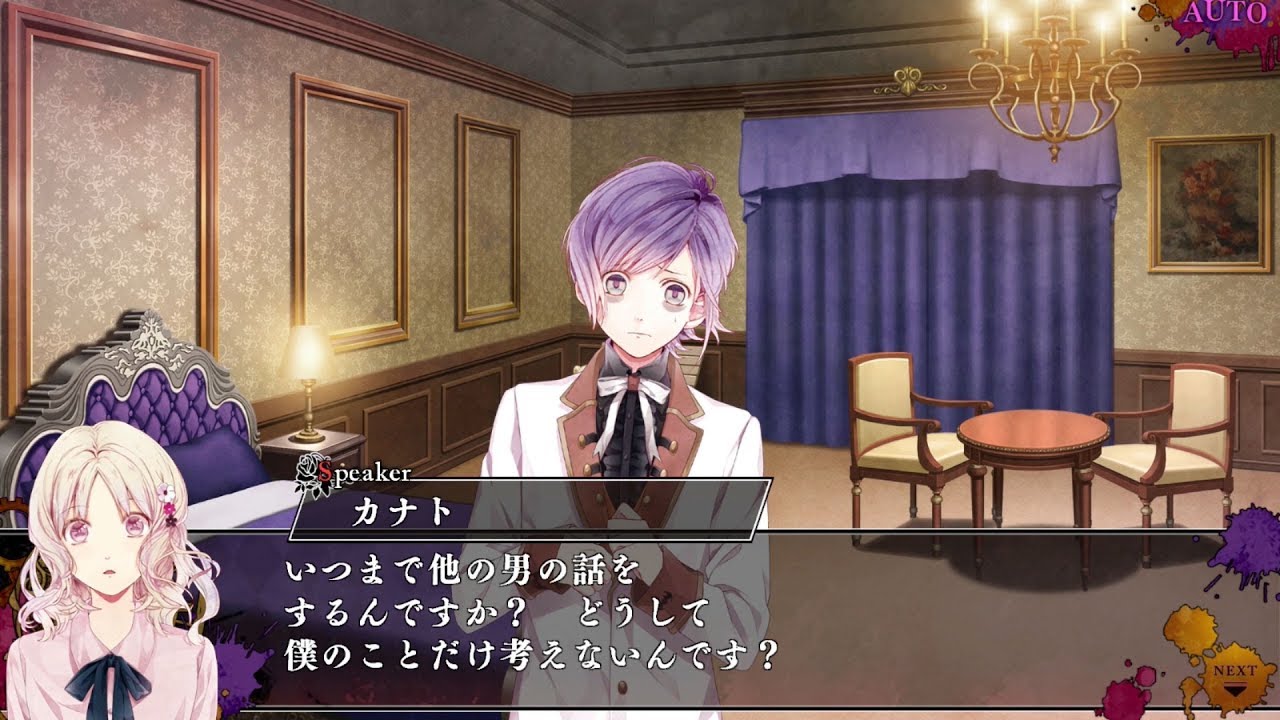Expand the dialogue with the NEXT chevron

tap(1235, 689)
